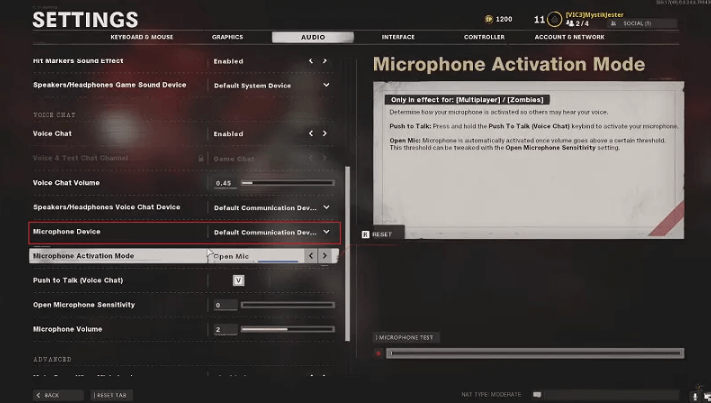Open the Controller settings tab
This screenshot has height=403, width=711.
[x=484, y=37]
